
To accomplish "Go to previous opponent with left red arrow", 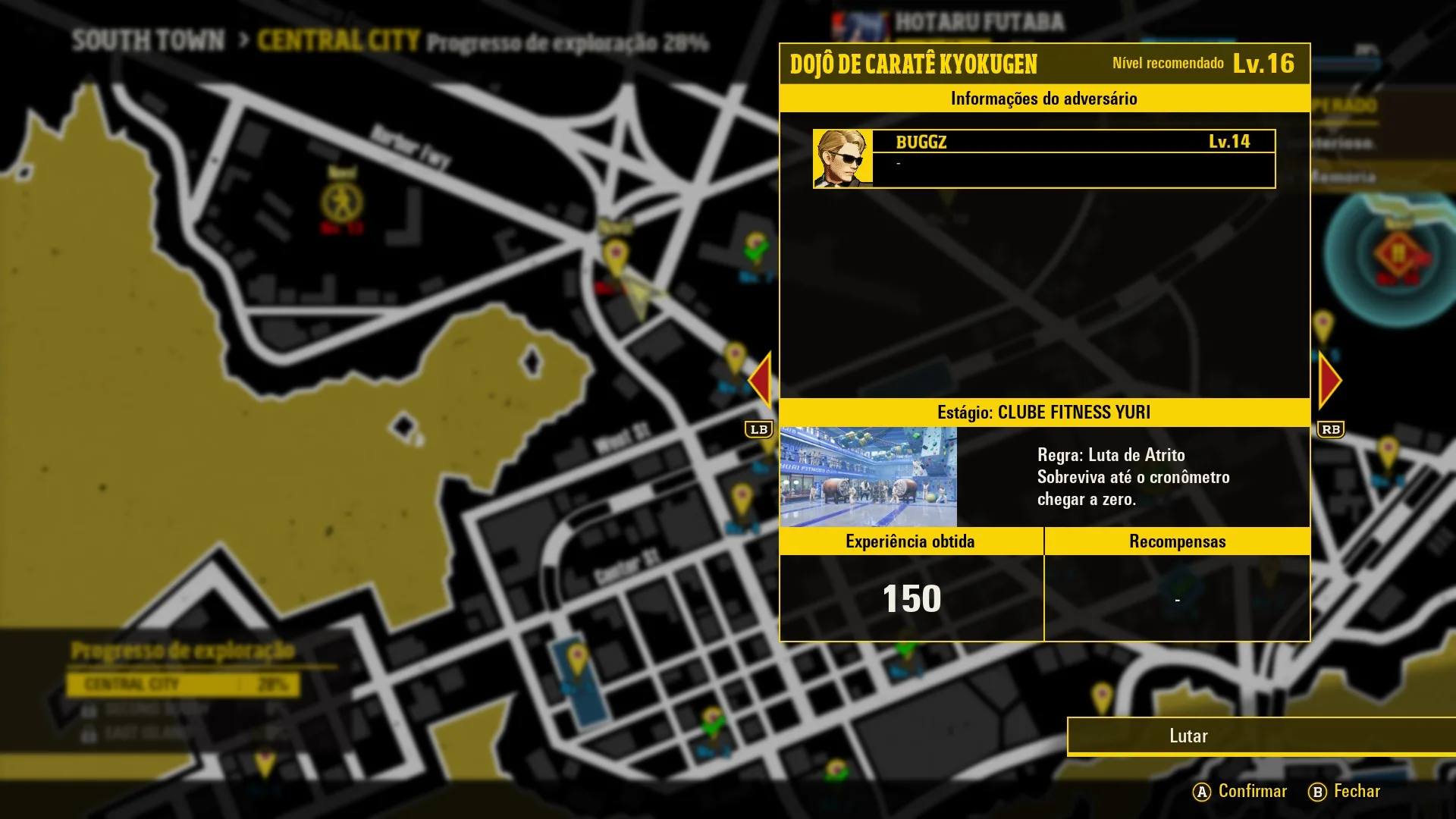I will (760, 381).
